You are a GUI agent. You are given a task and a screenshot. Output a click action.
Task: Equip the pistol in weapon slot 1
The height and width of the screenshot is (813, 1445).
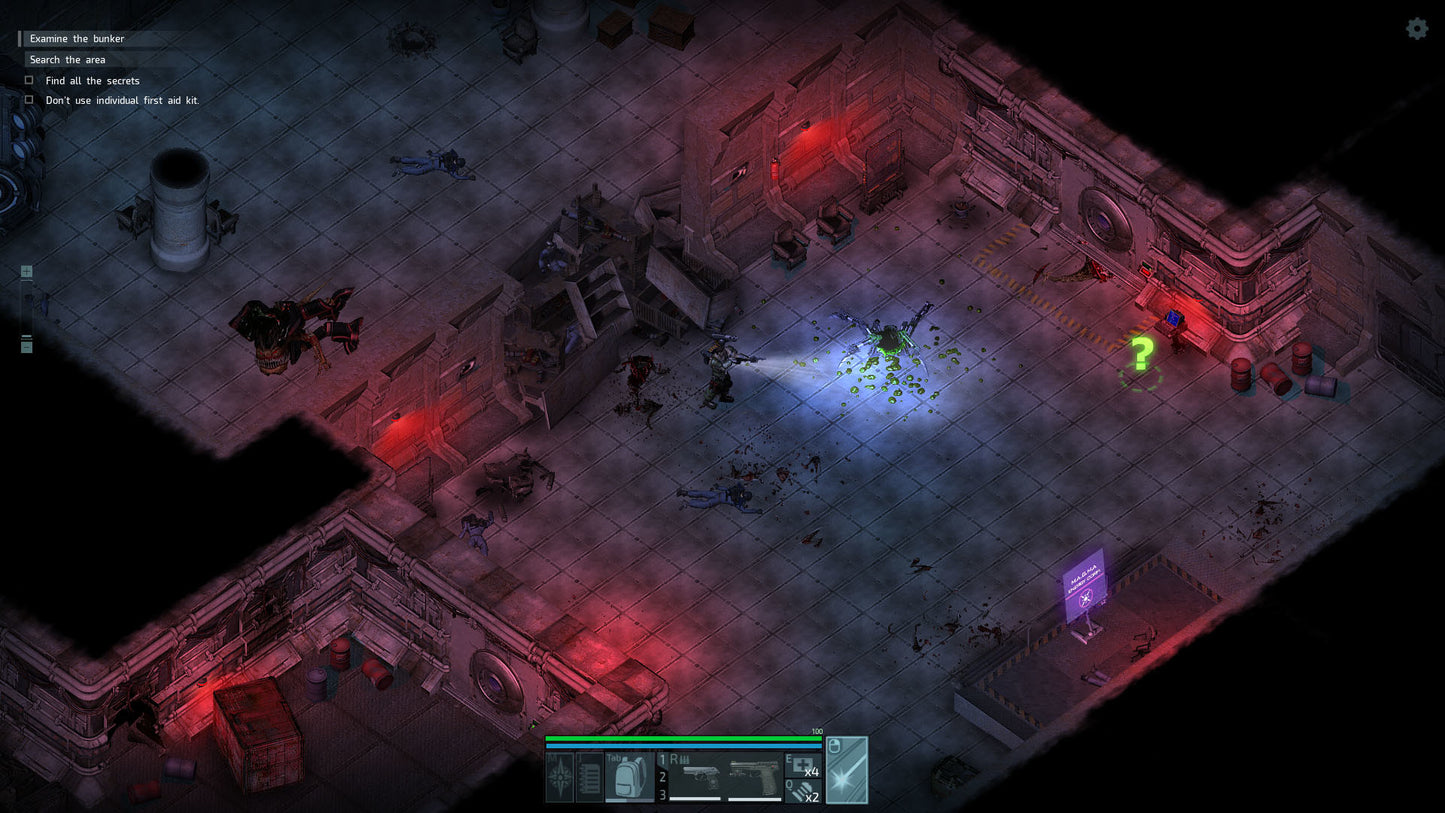pos(702,773)
